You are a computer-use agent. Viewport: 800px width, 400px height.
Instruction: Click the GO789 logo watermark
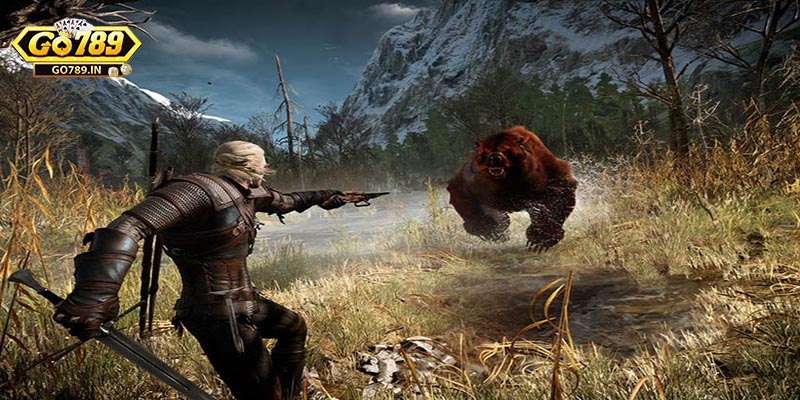[x=75, y=48]
